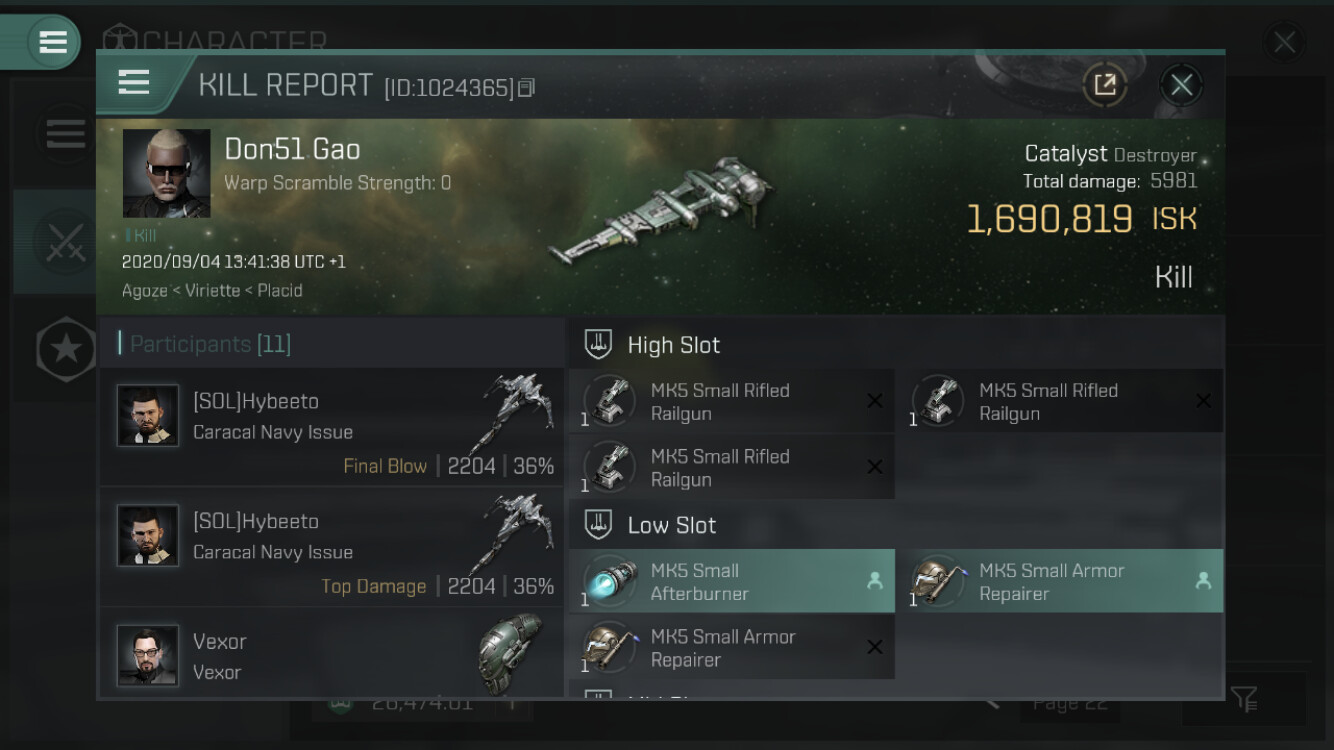Open the Vexor pilot participant row
This screenshot has width=1334, height=750.
[x=332, y=655]
